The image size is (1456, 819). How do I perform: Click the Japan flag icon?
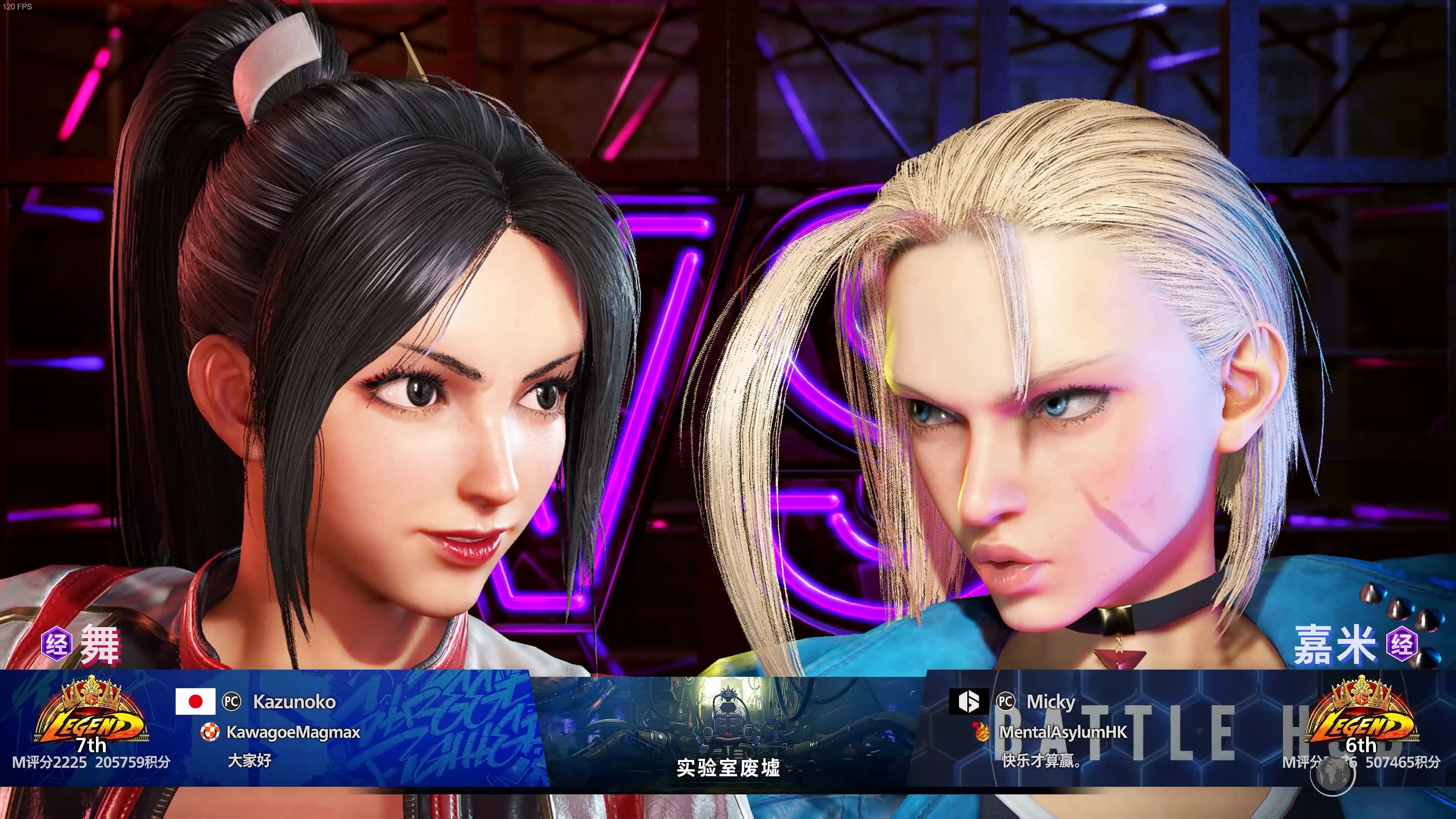[195, 701]
